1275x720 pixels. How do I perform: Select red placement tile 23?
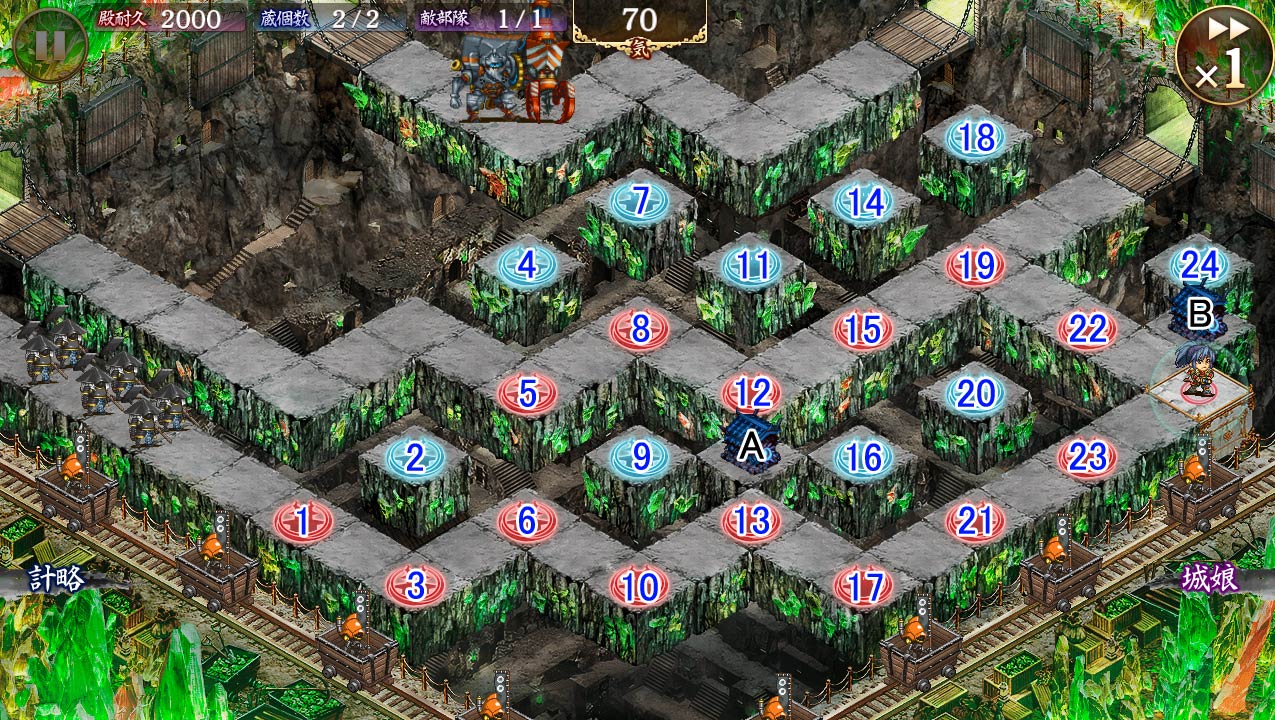click(x=1087, y=457)
